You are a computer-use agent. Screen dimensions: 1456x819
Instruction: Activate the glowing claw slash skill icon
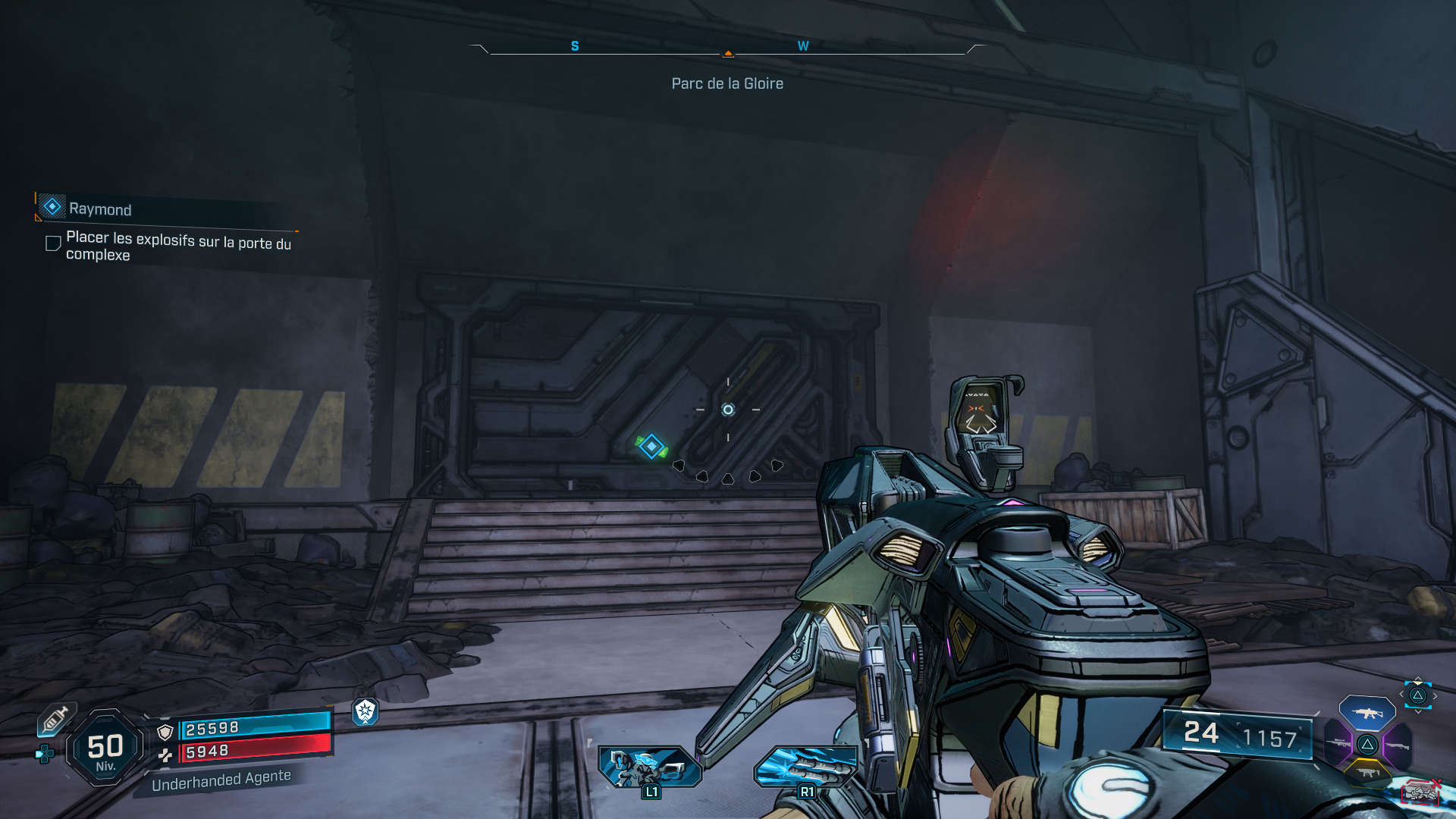(805, 766)
